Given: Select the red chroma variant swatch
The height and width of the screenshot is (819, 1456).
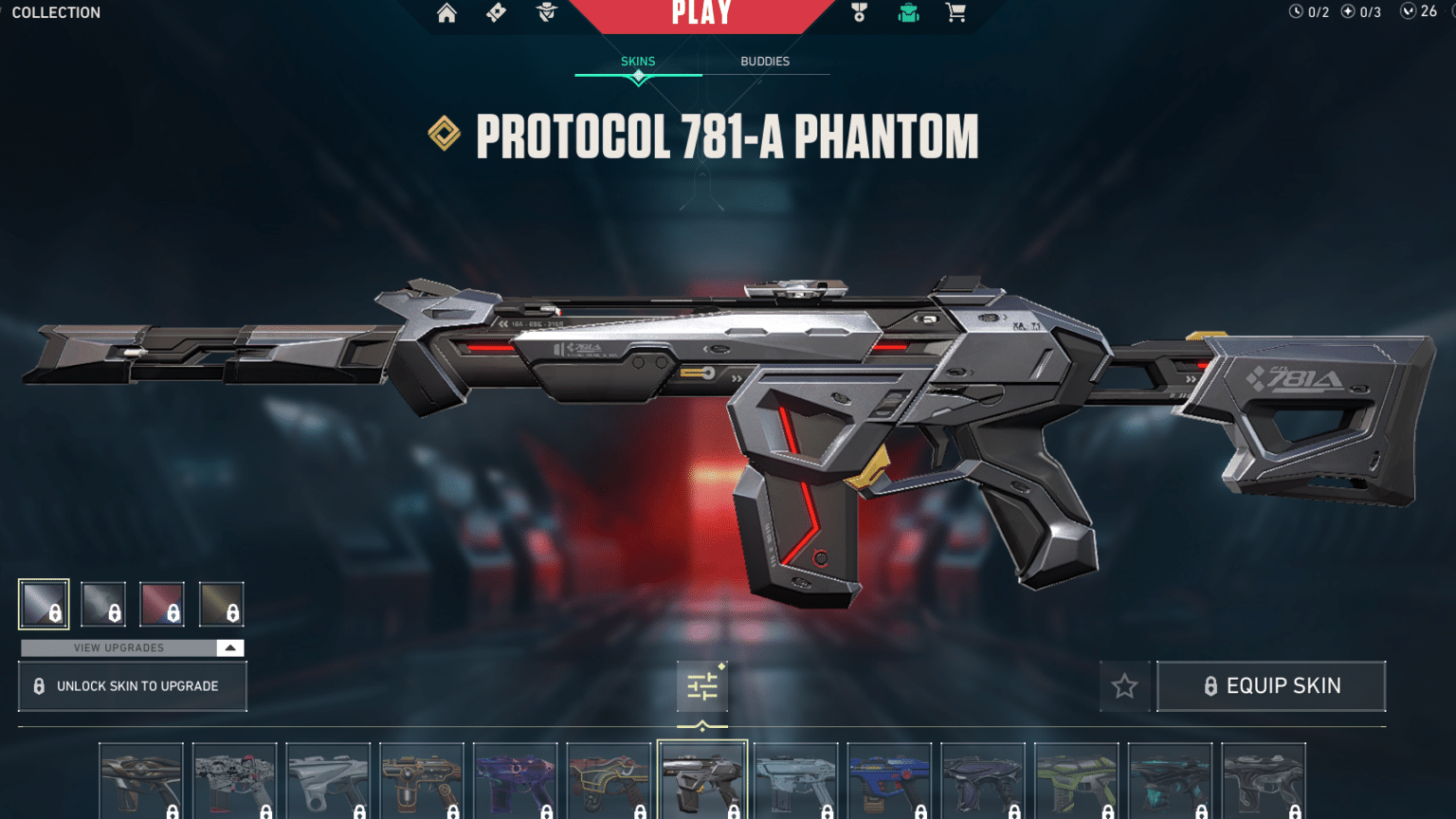Looking at the screenshot, I should pyautogui.click(x=163, y=604).
